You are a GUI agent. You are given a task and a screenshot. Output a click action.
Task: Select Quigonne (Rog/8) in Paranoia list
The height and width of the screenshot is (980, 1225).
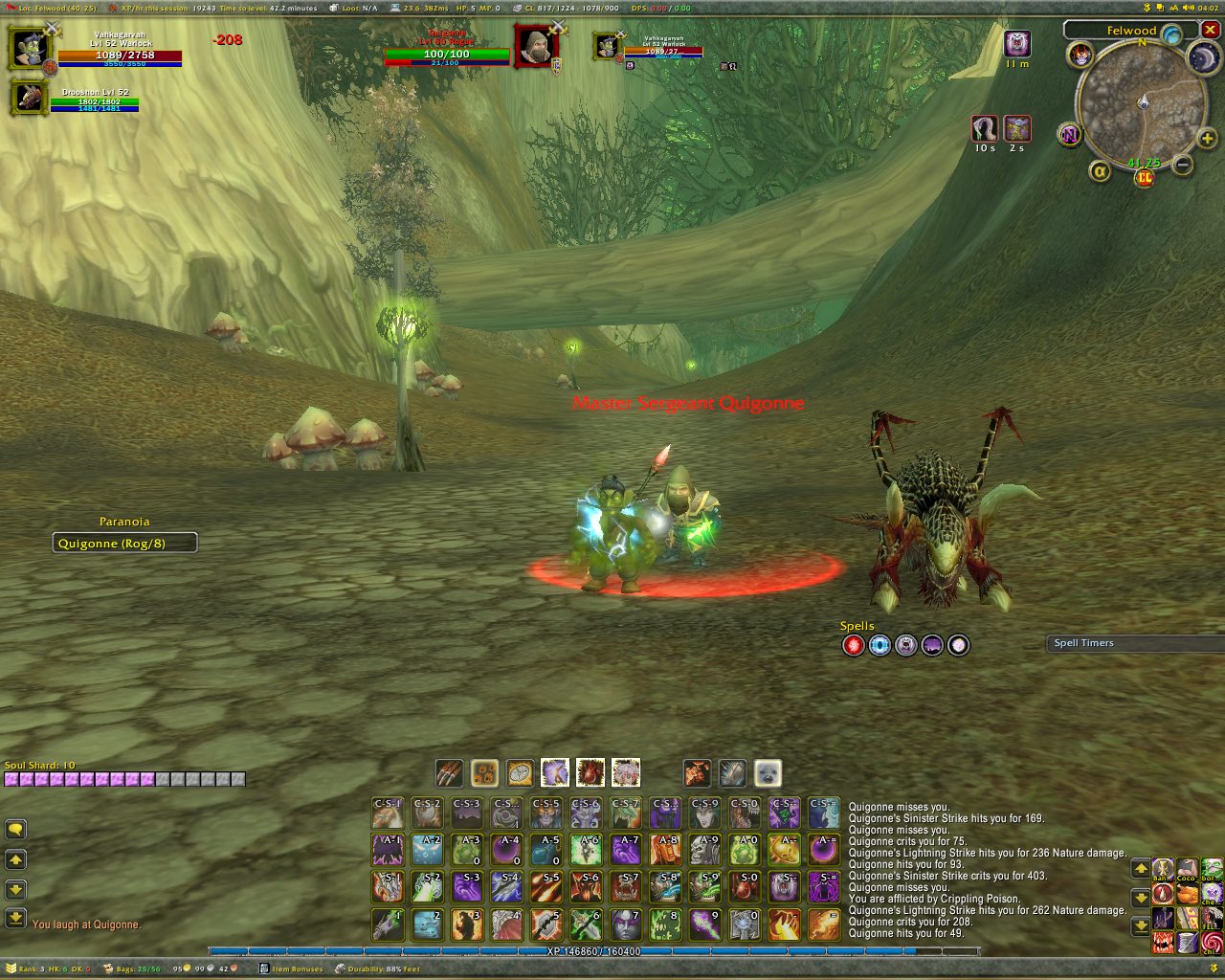[x=124, y=544]
